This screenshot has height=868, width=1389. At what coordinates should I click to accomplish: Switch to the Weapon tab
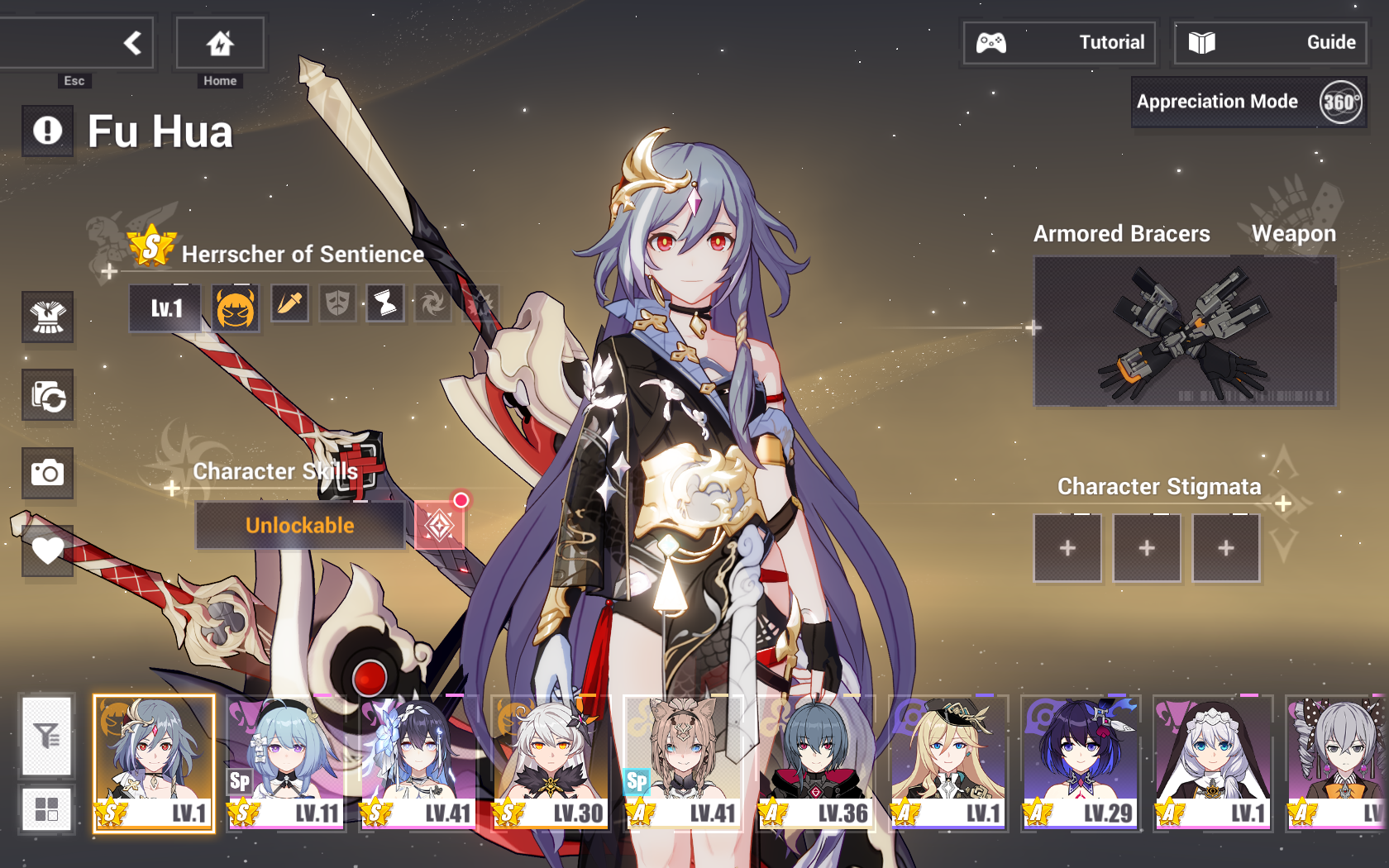coord(1295,234)
